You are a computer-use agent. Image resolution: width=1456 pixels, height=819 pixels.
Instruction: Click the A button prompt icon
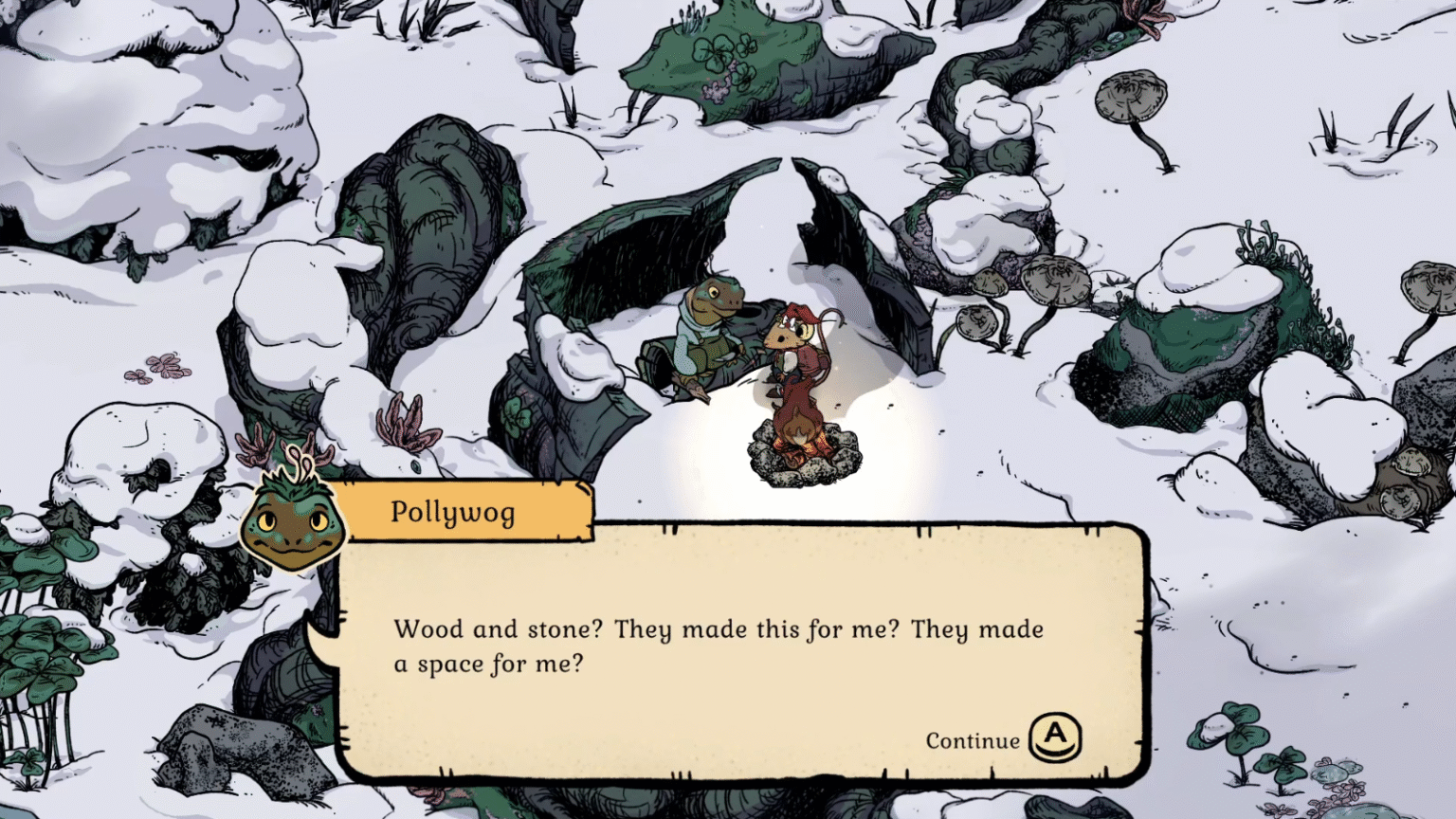coord(1055,740)
